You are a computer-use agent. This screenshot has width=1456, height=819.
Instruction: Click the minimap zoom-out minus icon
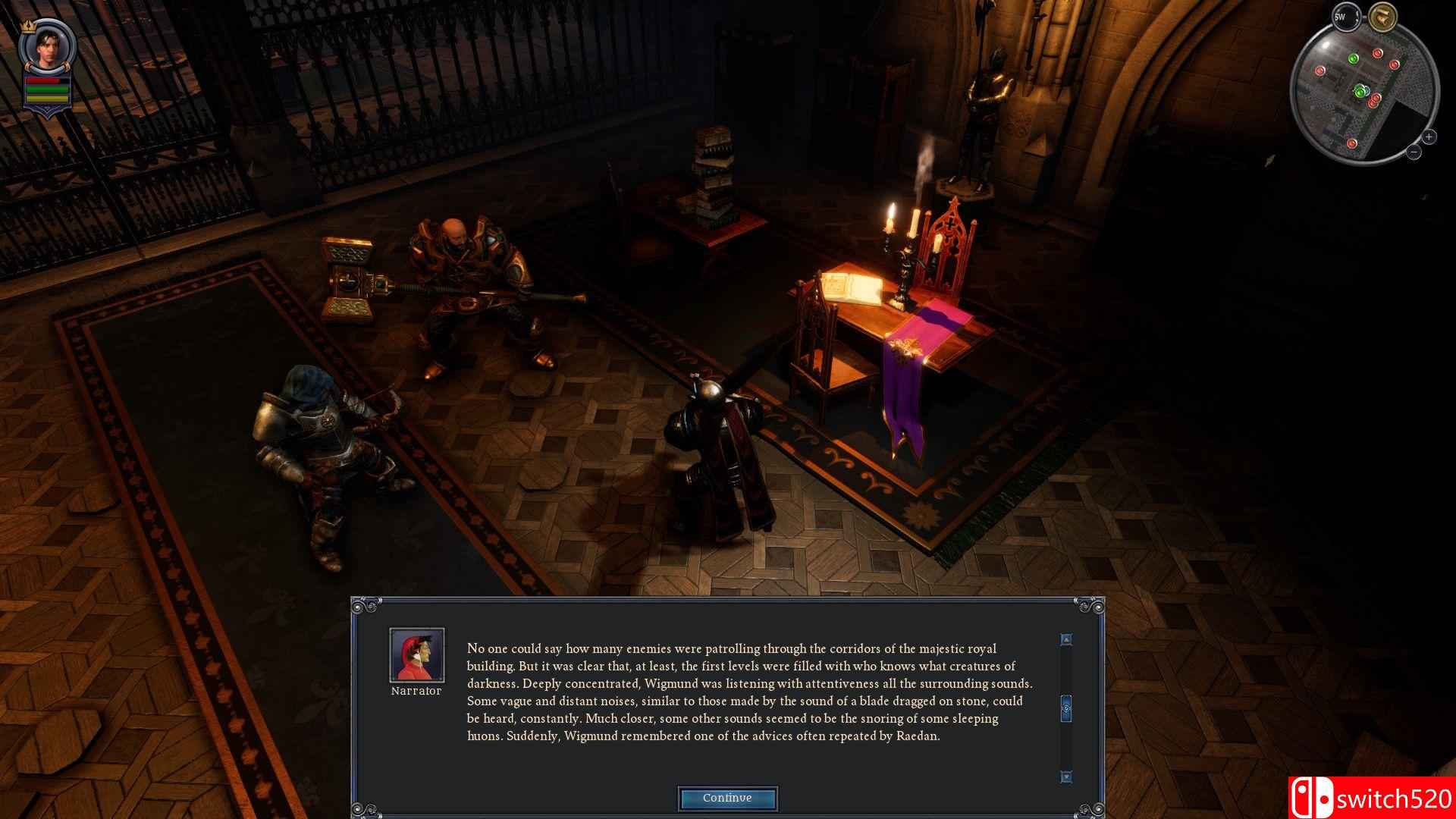(1415, 152)
